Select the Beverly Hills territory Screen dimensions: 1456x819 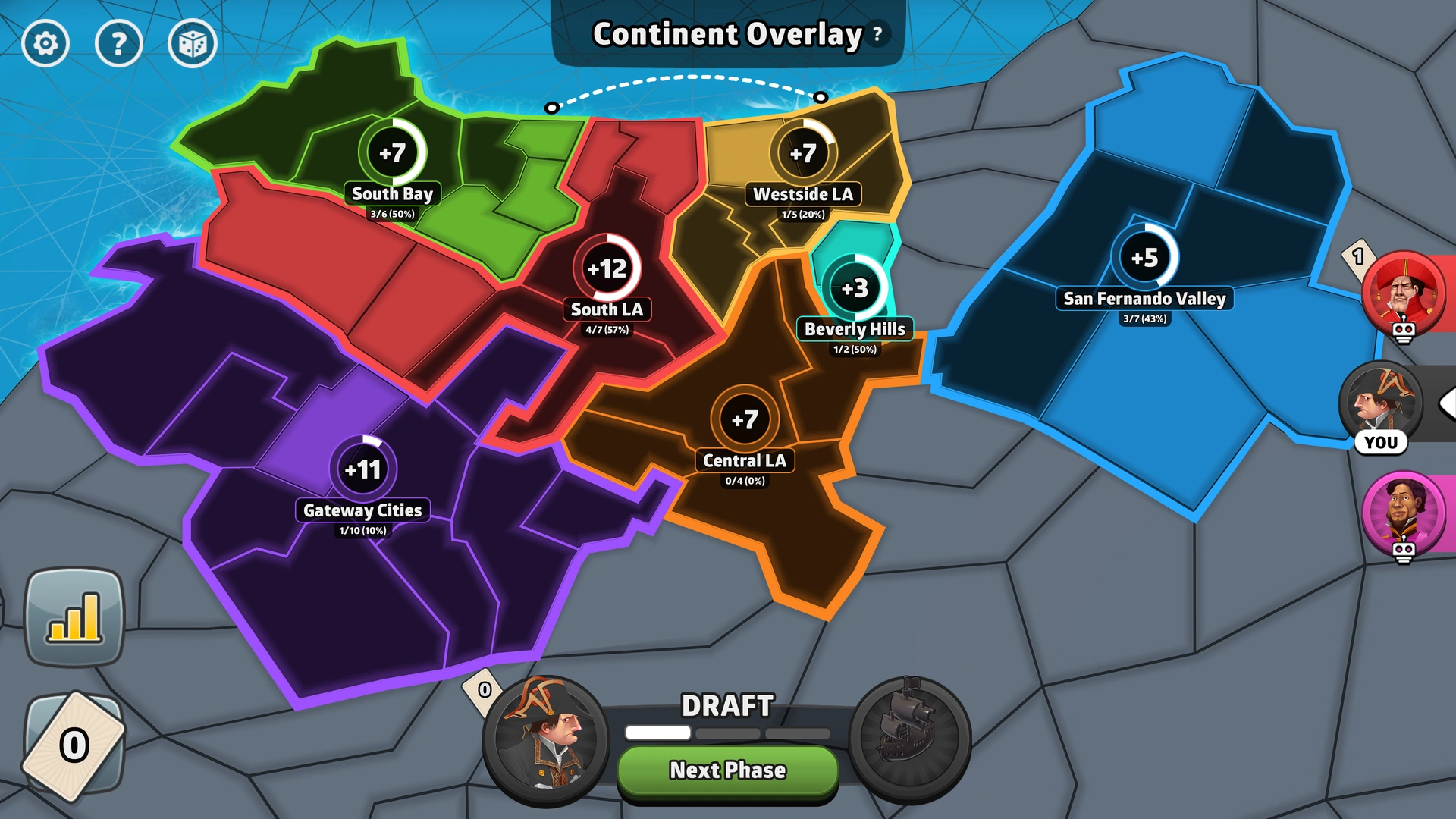(x=855, y=288)
